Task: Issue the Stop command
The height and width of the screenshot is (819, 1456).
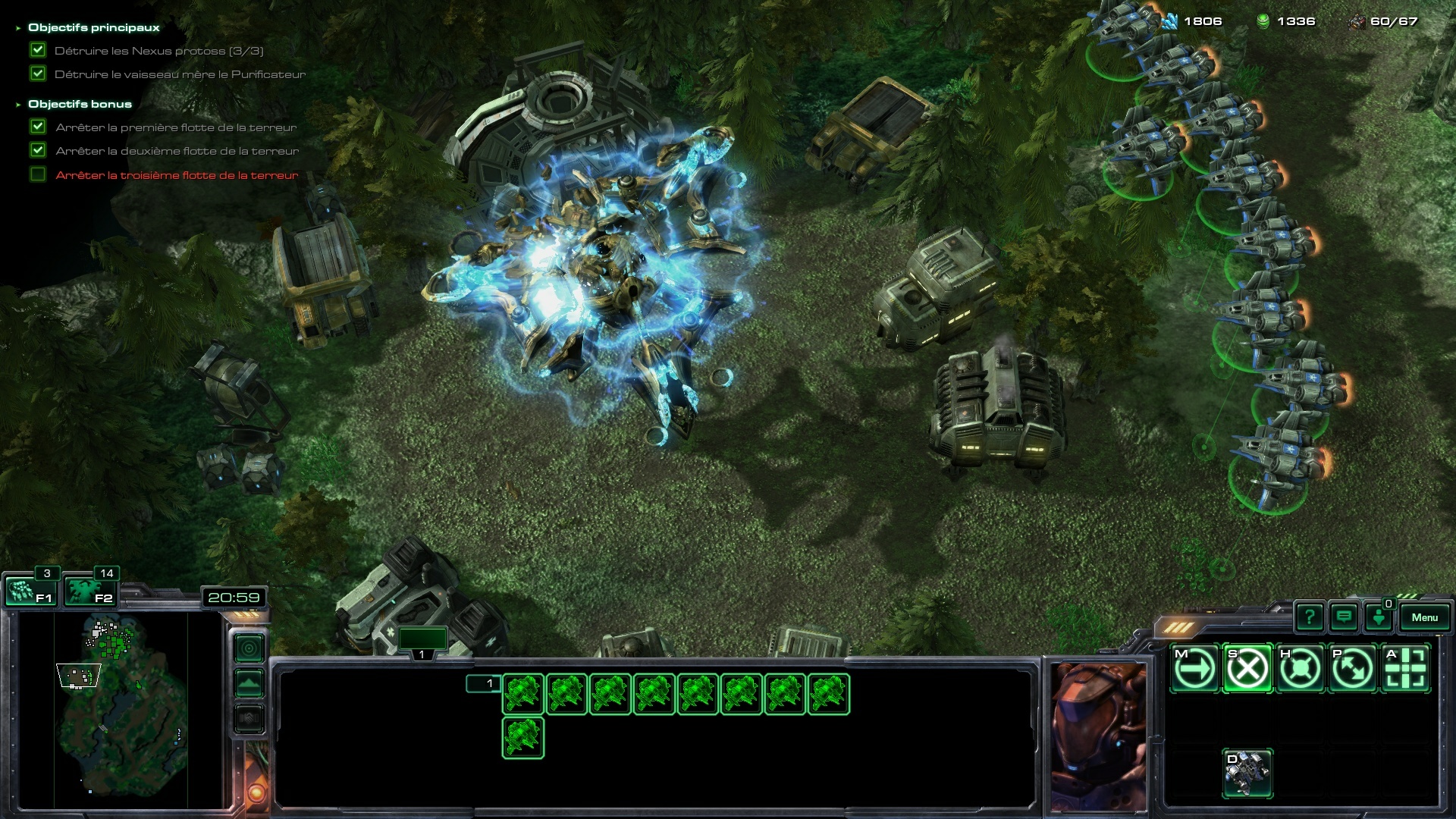Action: [x=1247, y=669]
